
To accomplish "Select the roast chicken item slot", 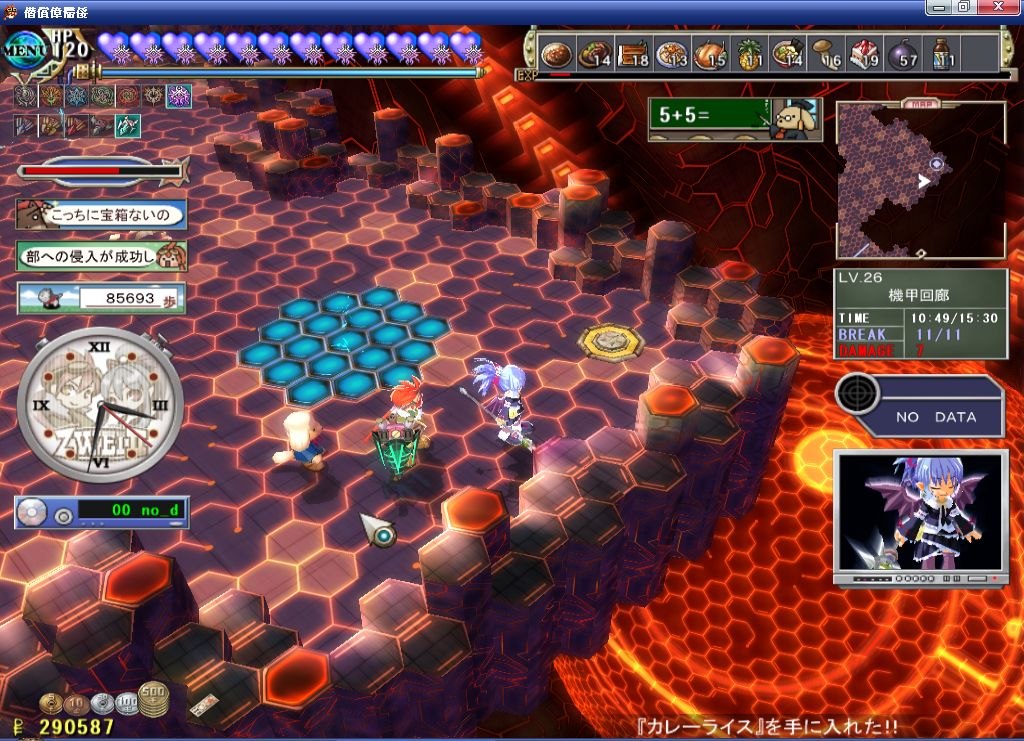I will point(710,54).
